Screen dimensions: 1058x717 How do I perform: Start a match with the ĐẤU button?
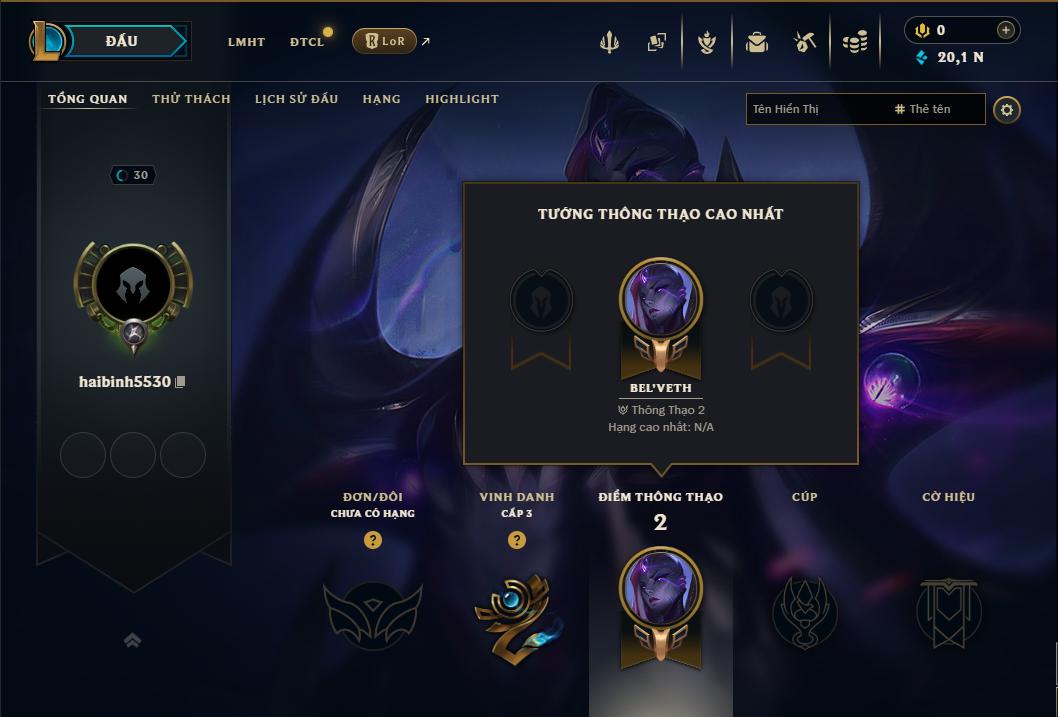[121, 41]
